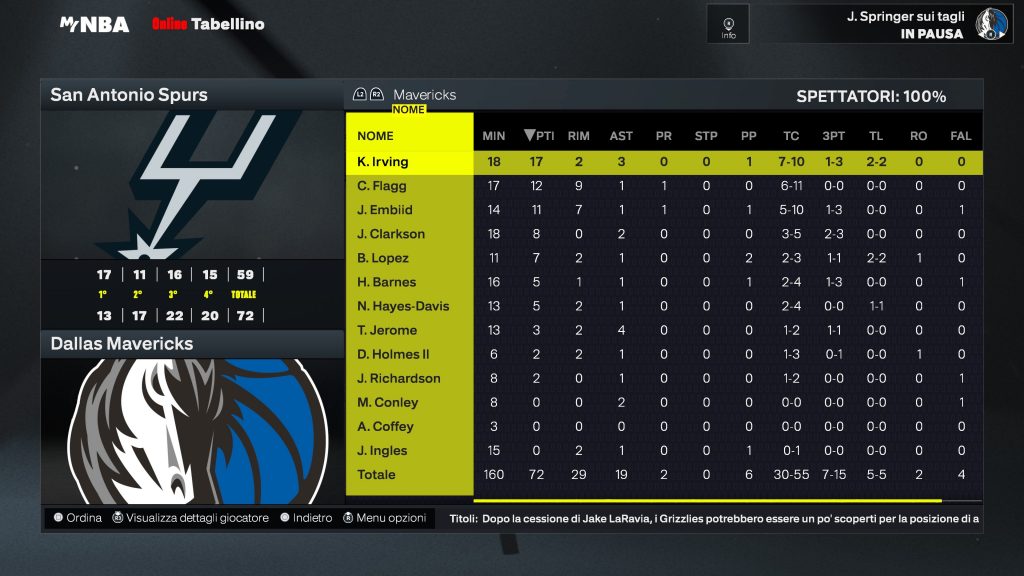Select the Dallas Mavericks team panel
The width and height of the screenshot is (1024, 576).
click(122, 344)
